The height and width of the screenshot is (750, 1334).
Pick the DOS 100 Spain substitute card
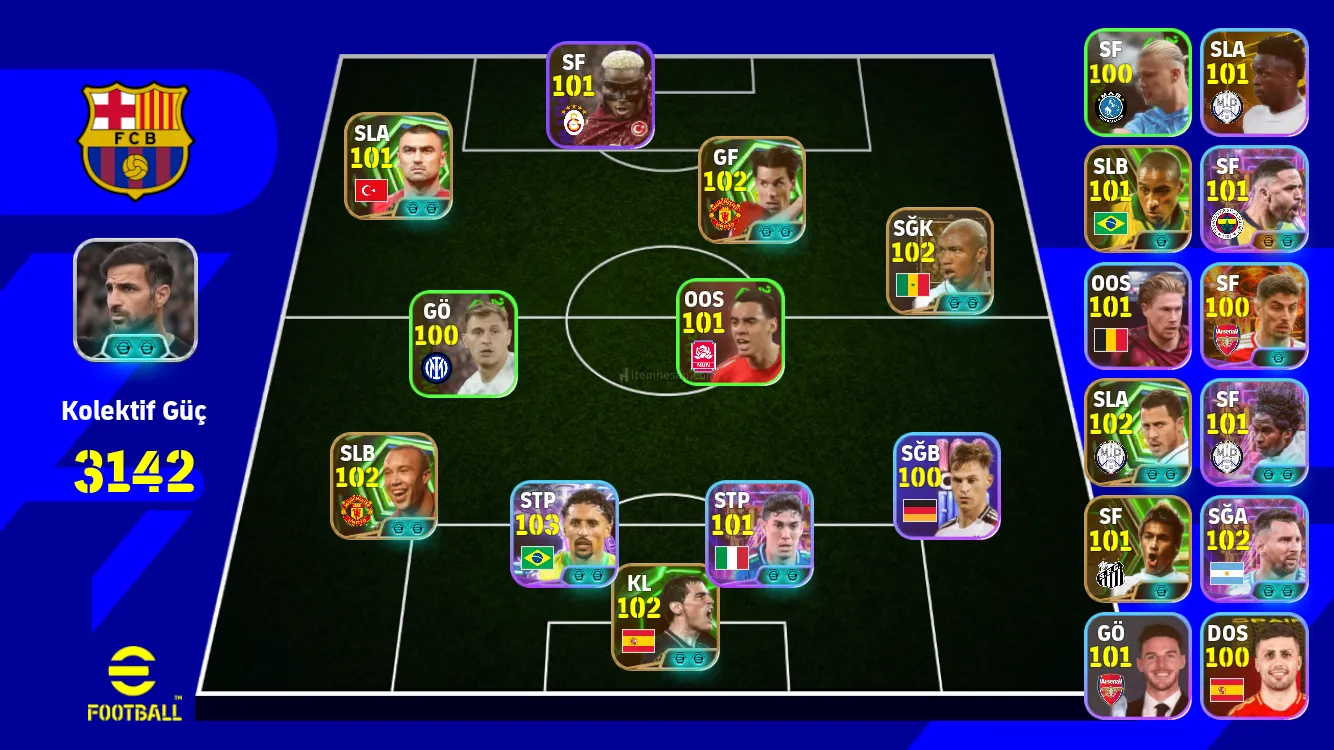tap(1254, 666)
